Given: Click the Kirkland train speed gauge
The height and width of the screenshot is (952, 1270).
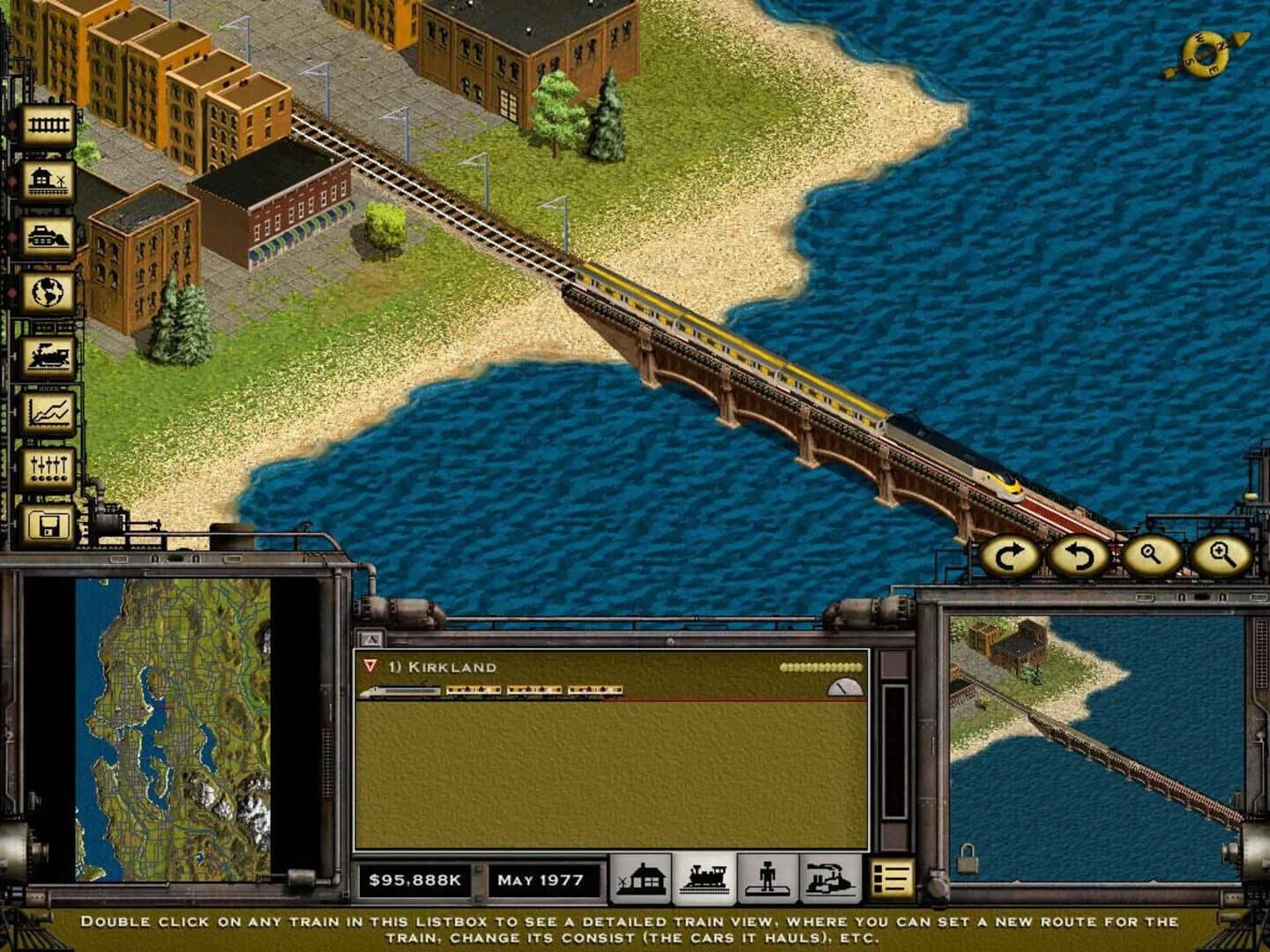Looking at the screenshot, I should click(x=844, y=689).
